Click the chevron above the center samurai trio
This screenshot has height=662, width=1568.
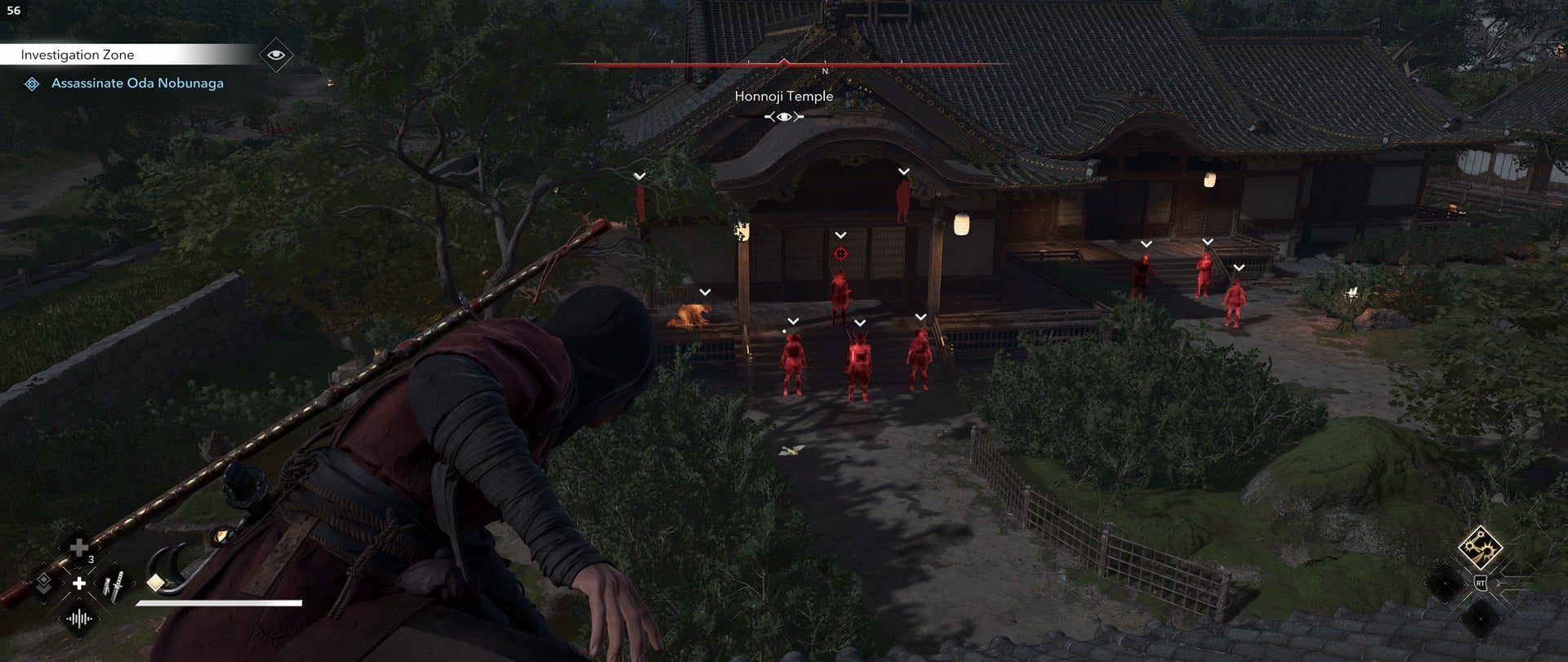(x=859, y=320)
